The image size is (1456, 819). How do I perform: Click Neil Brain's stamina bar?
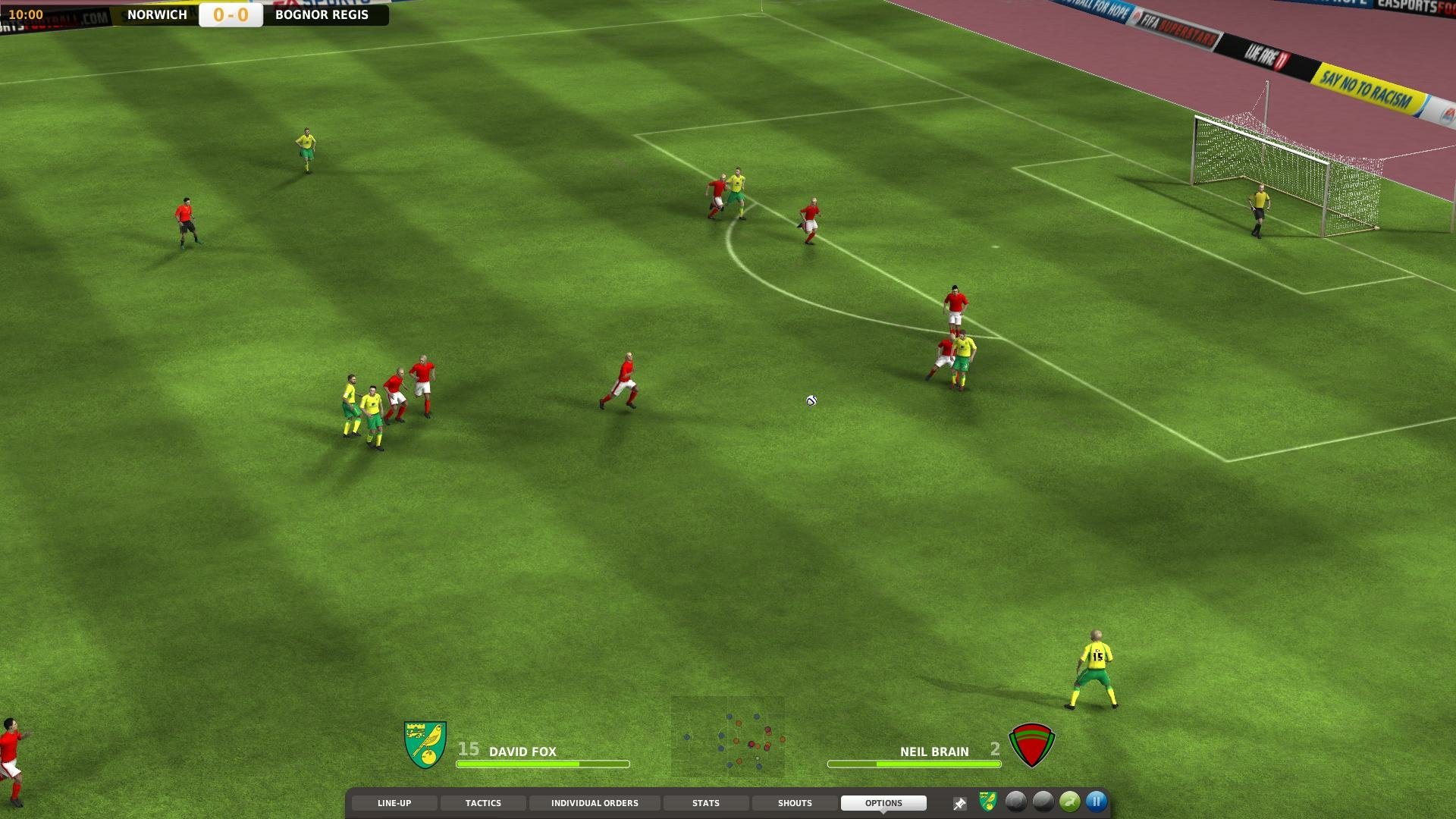914,764
